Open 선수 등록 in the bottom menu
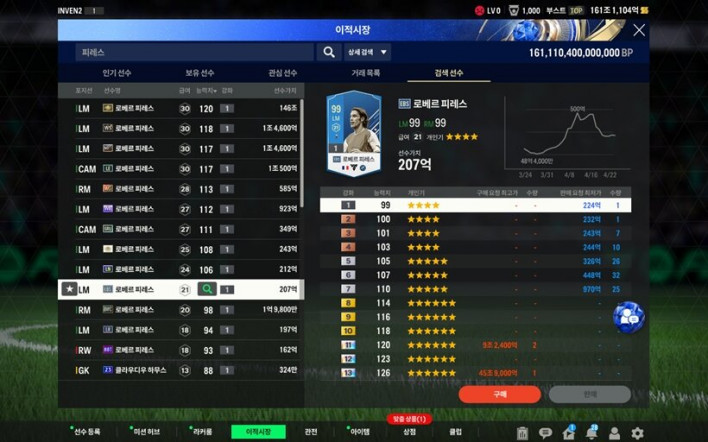Screen dimensions: 708x442 pos(86,432)
